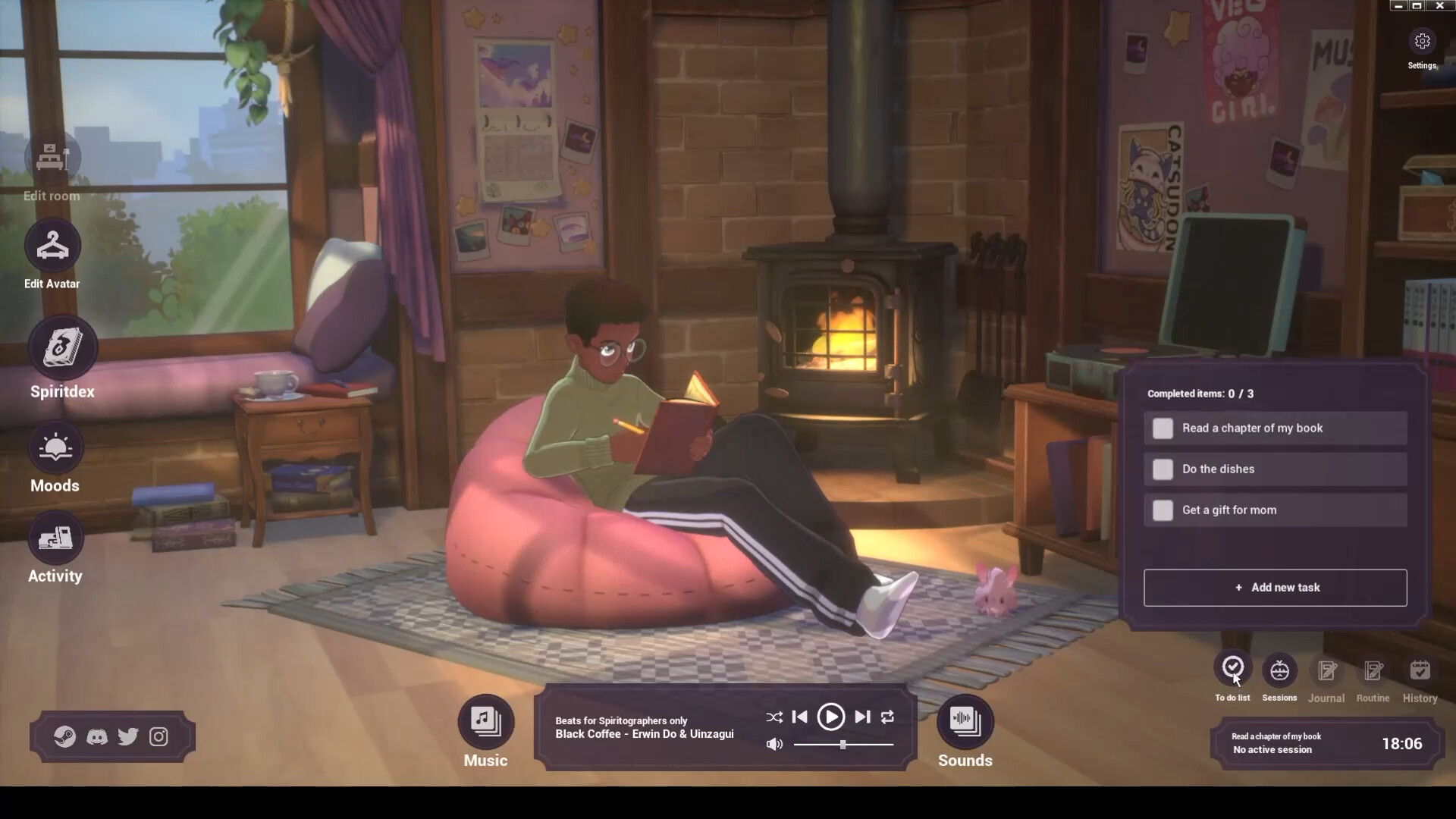Open Settings
This screenshot has height=819, width=1456.
[x=1421, y=42]
